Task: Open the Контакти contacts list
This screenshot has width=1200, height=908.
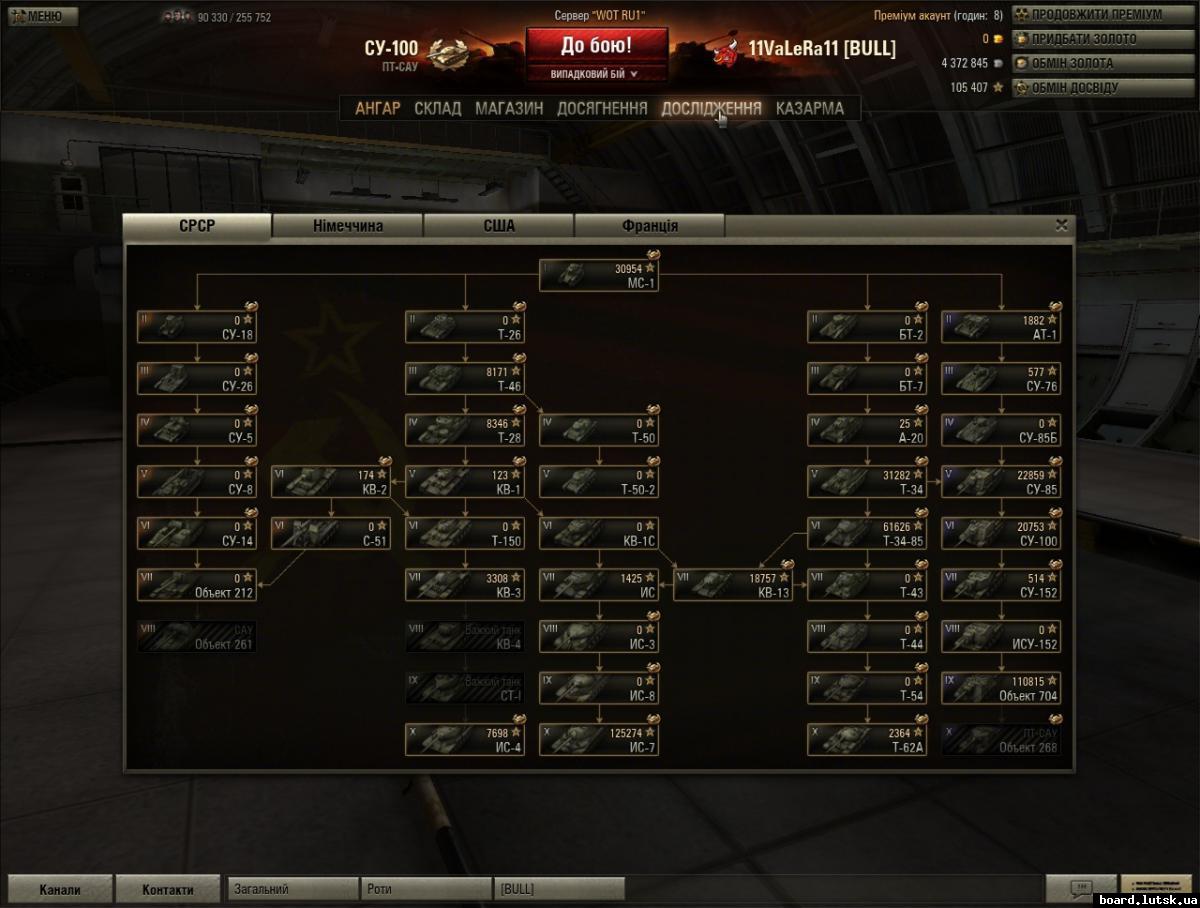Action: click(167, 889)
